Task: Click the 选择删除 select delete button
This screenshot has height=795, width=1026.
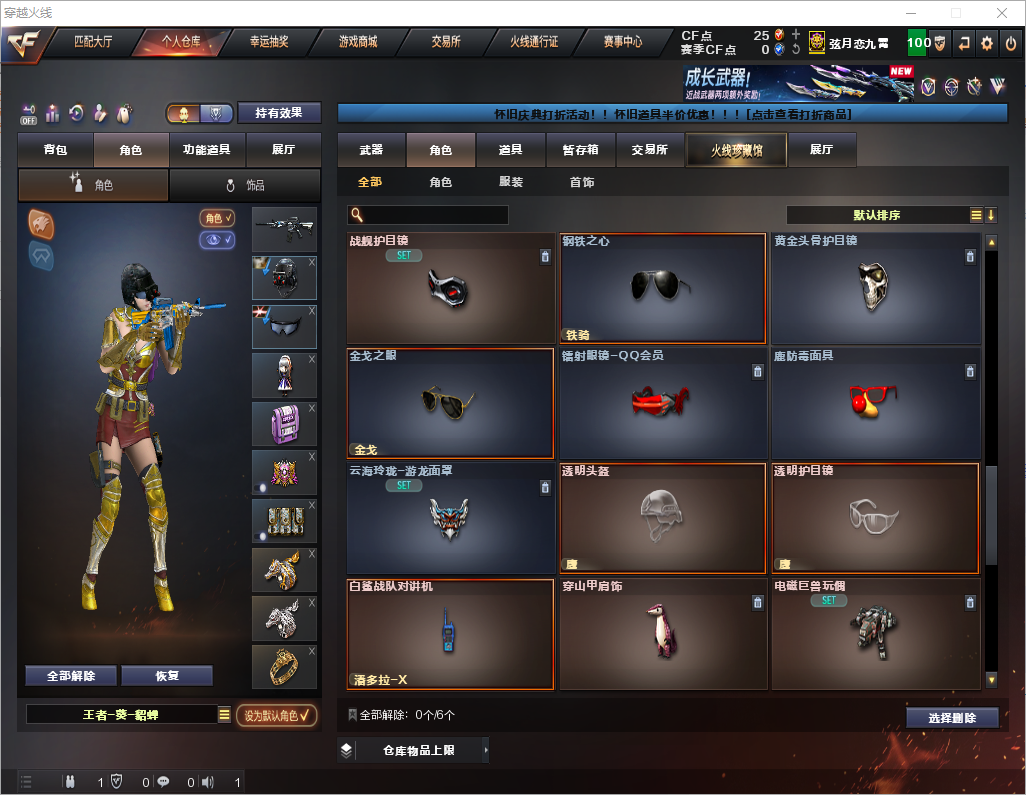Action: tap(952, 718)
